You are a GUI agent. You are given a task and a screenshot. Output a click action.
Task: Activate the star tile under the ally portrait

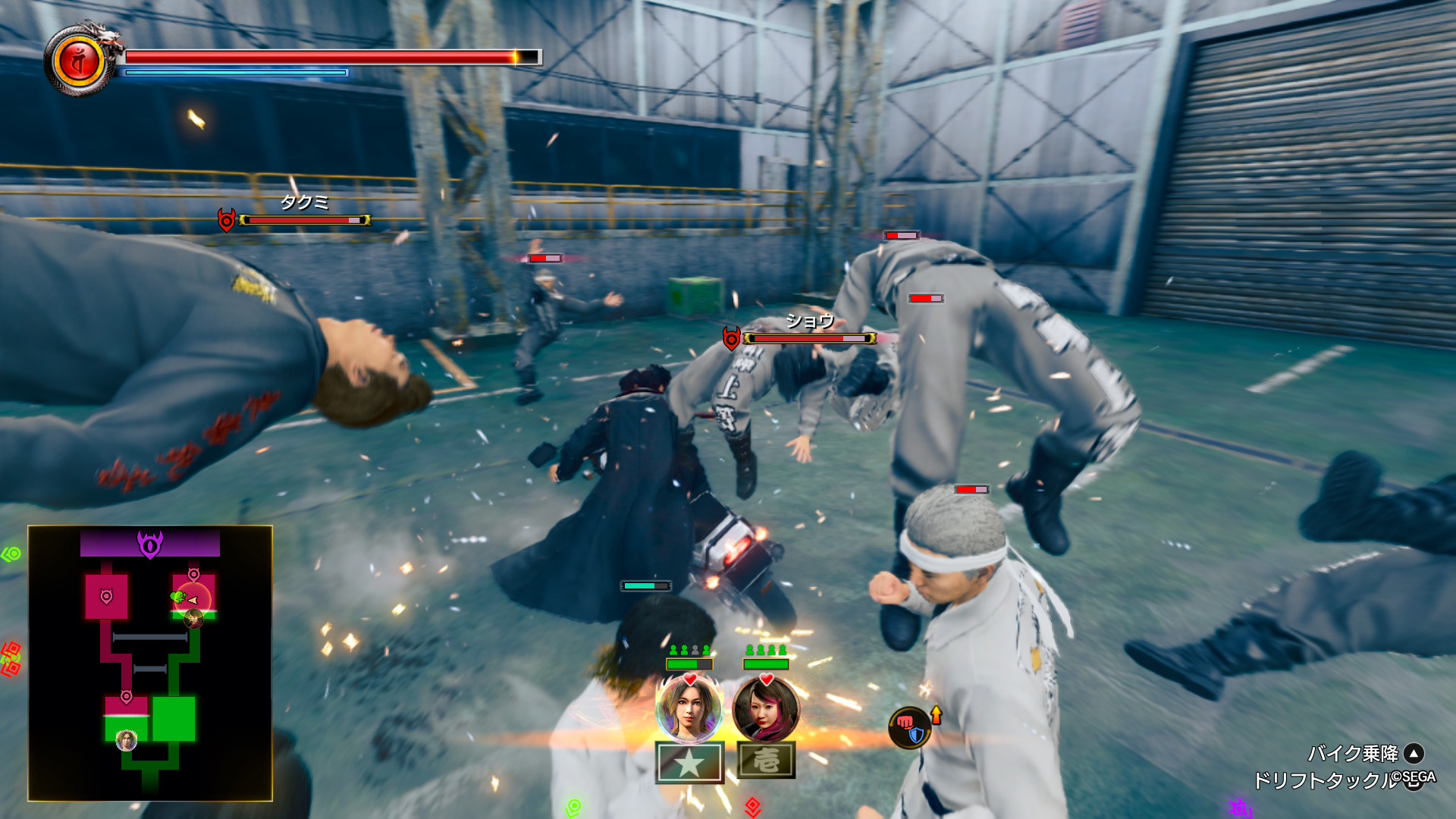point(689,762)
